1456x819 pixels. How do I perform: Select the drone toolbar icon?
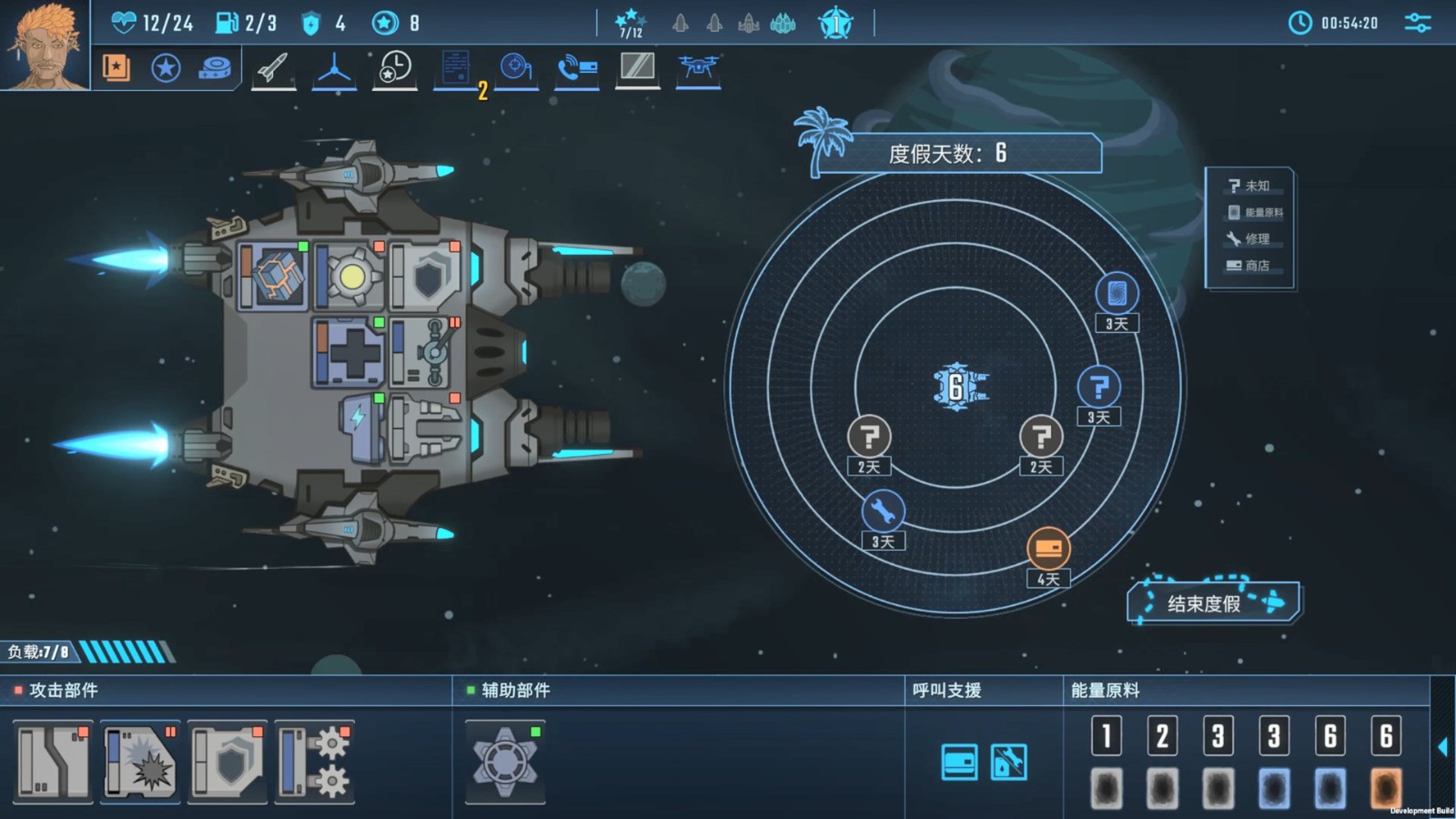(x=698, y=68)
